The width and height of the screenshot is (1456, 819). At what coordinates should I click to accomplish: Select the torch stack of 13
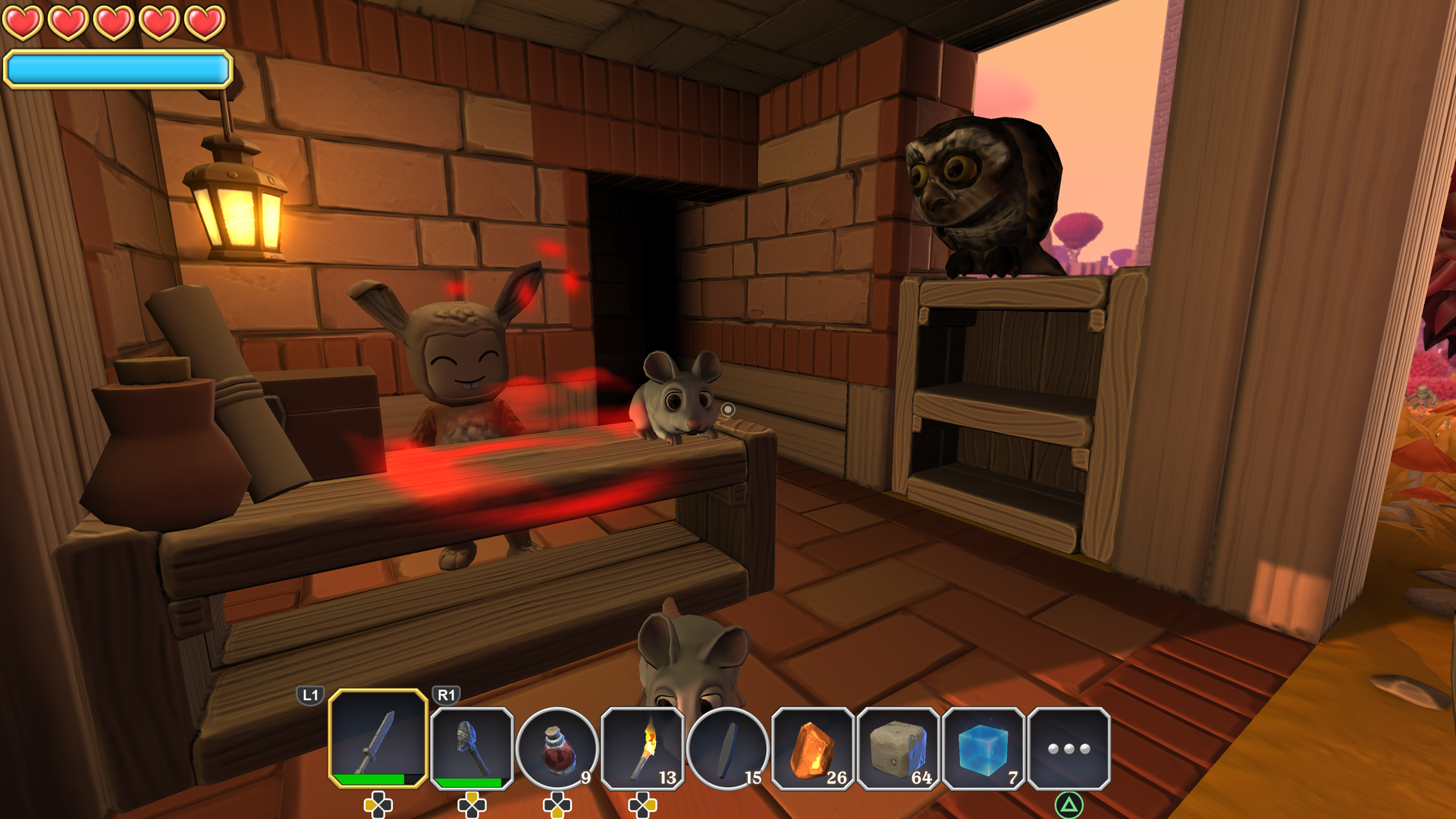[643, 747]
